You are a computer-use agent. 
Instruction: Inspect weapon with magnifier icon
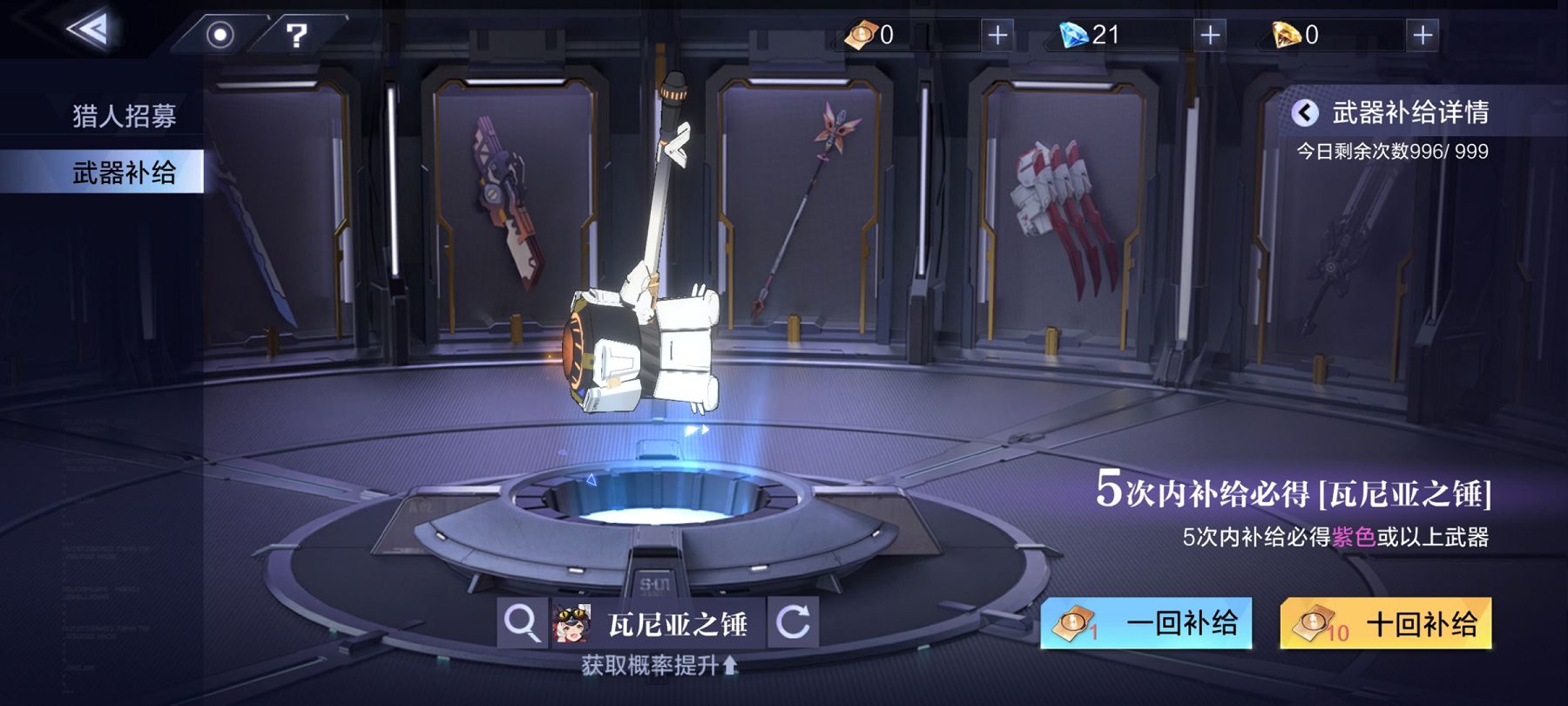(522, 623)
